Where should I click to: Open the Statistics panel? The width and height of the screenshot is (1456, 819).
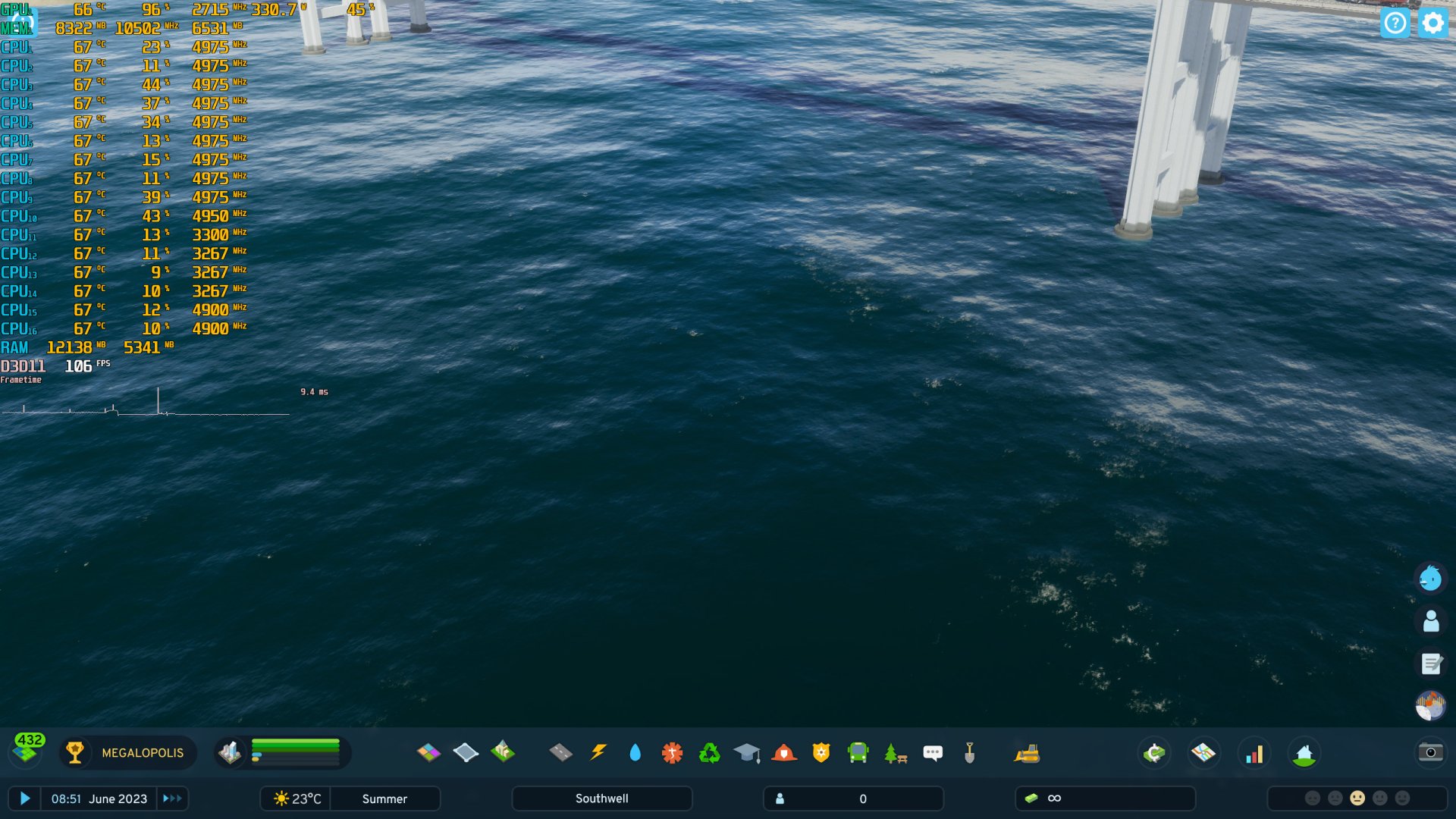pyautogui.click(x=1255, y=753)
